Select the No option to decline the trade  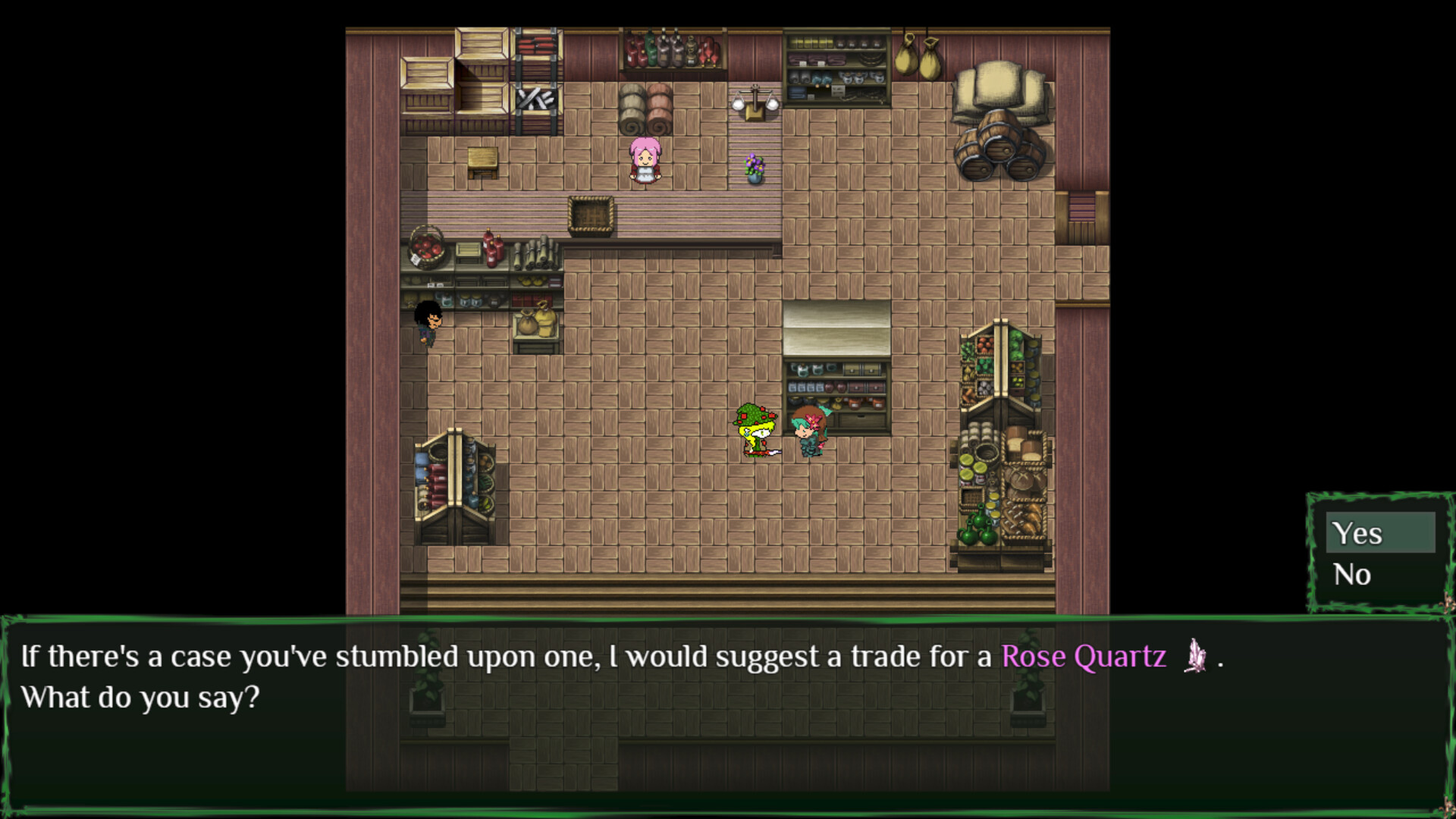click(x=1353, y=574)
